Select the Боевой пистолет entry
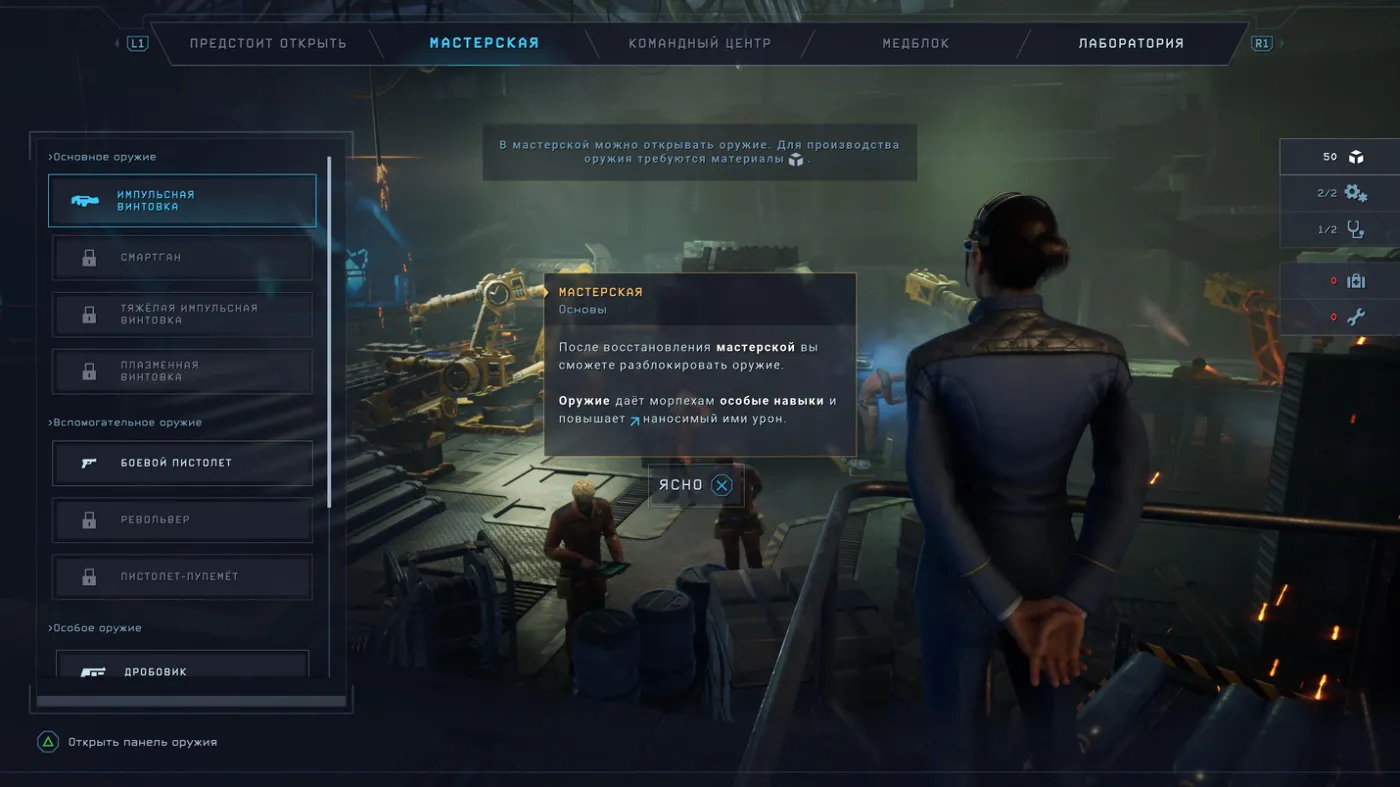This screenshot has height=787, width=1400. click(x=182, y=463)
